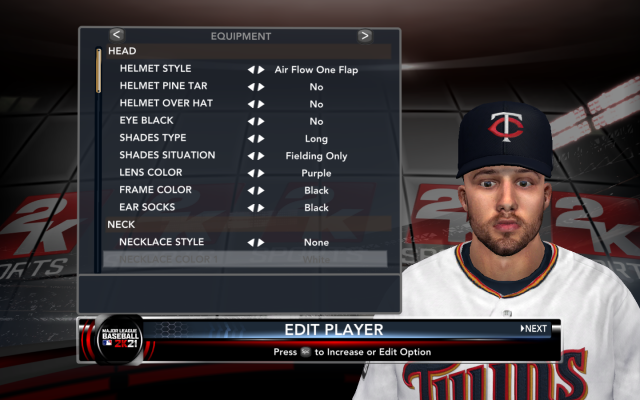Change Lens Color using its arrow stepper

pyautogui.click(x=256, y=173)
